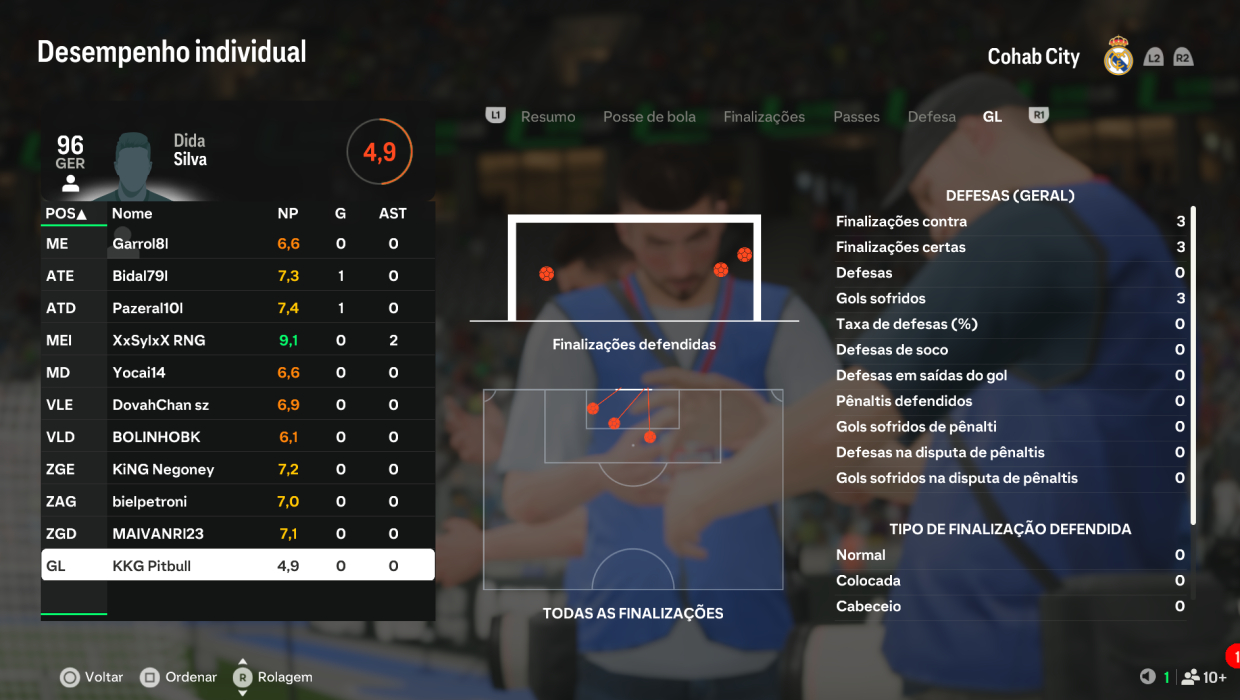Open the GL goalkeeper tab

coord(992,117)
